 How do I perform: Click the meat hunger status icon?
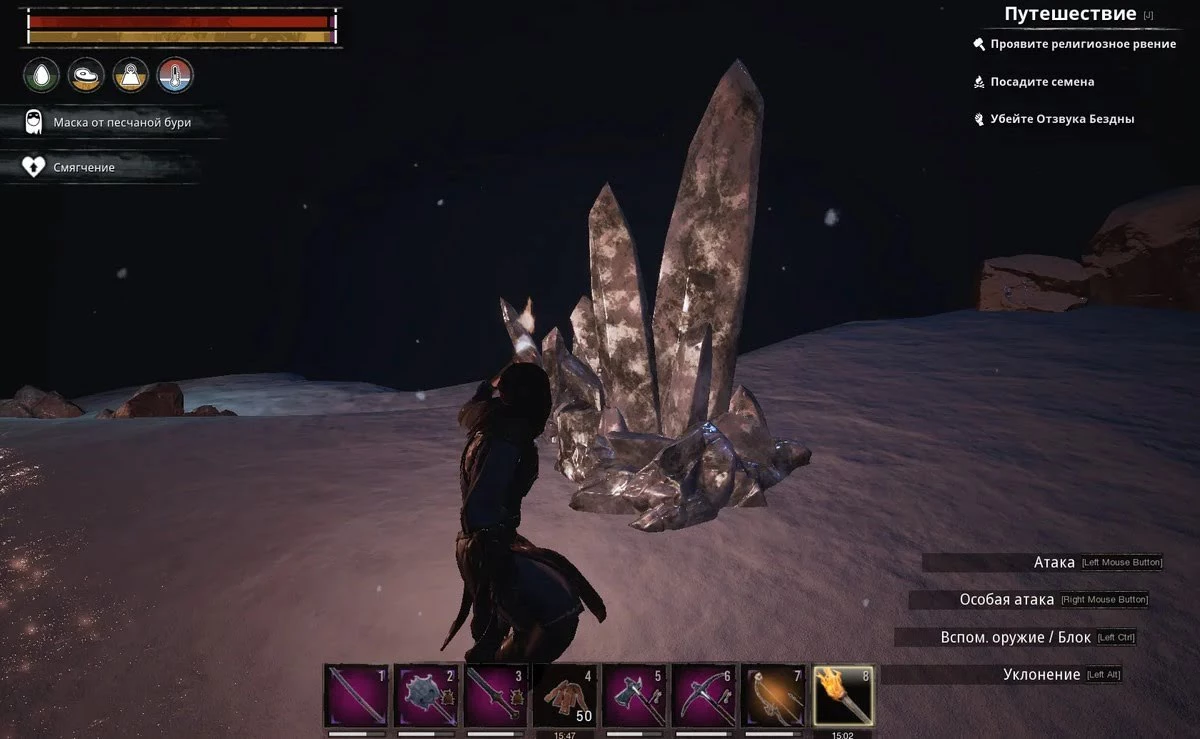coord(86,75)
